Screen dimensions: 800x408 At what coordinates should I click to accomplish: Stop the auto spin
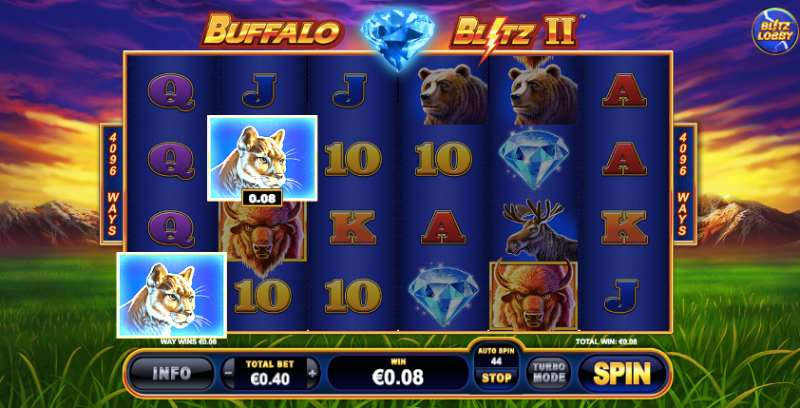tap(496, 379)
